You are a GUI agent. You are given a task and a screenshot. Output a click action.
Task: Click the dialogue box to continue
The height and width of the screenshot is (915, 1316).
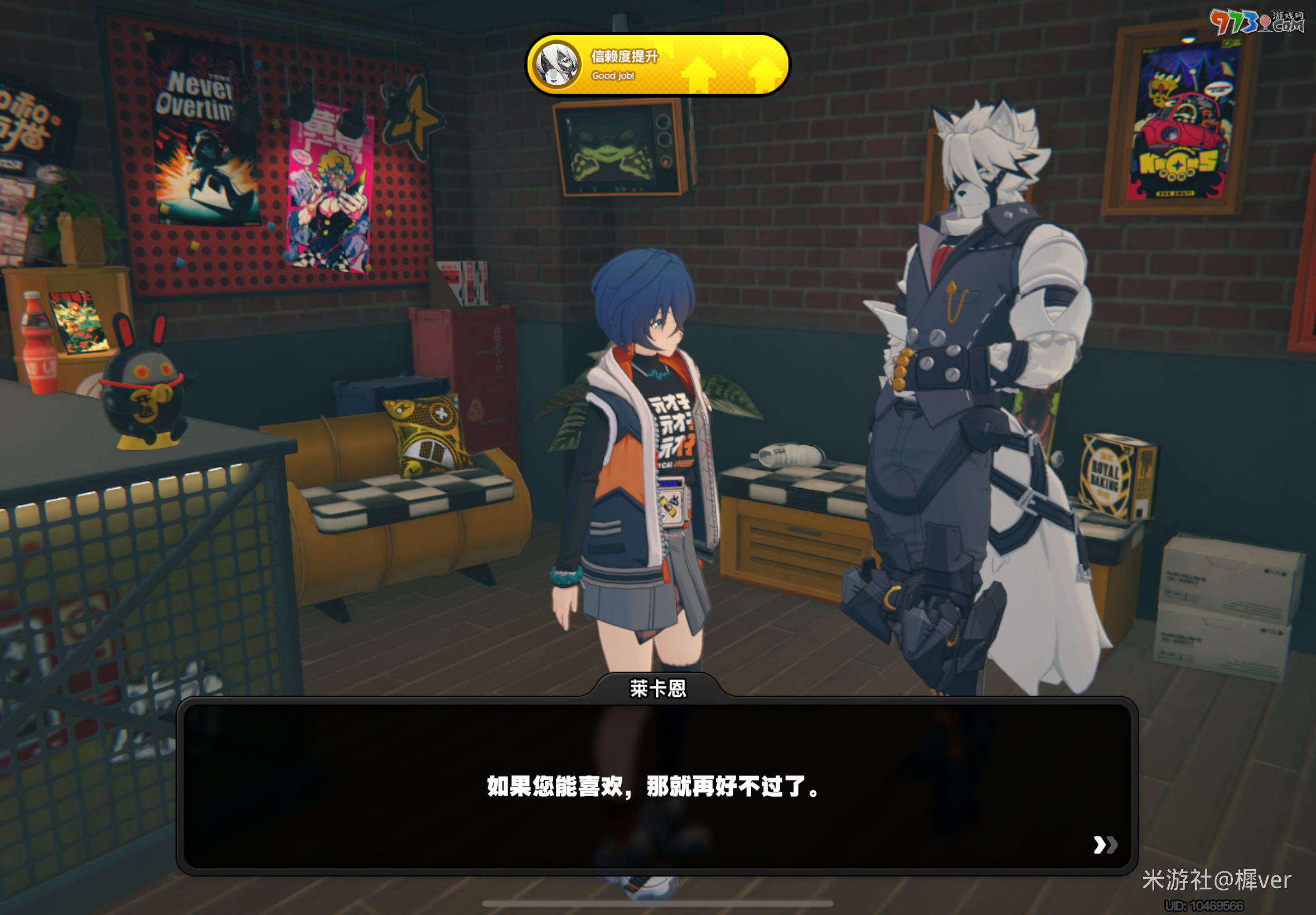[x=656, y=786]
